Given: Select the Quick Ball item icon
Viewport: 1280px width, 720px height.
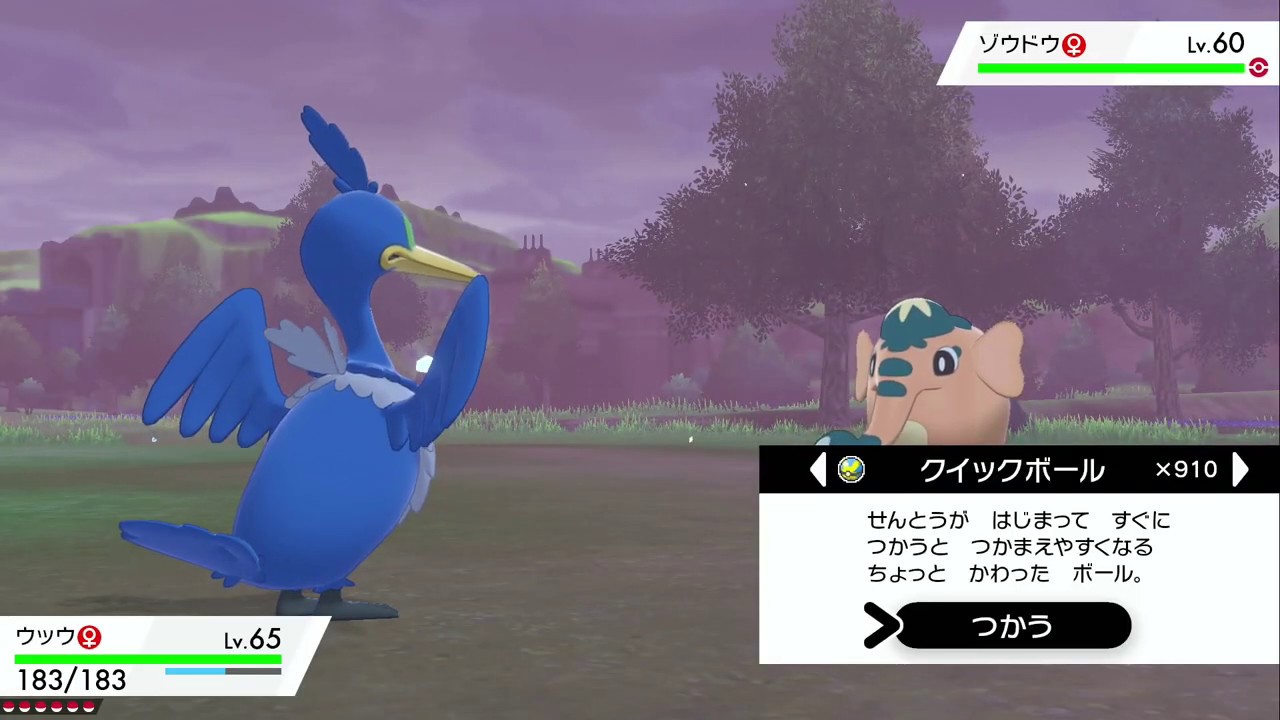Looking at the screenshot, I should point(851,470).
